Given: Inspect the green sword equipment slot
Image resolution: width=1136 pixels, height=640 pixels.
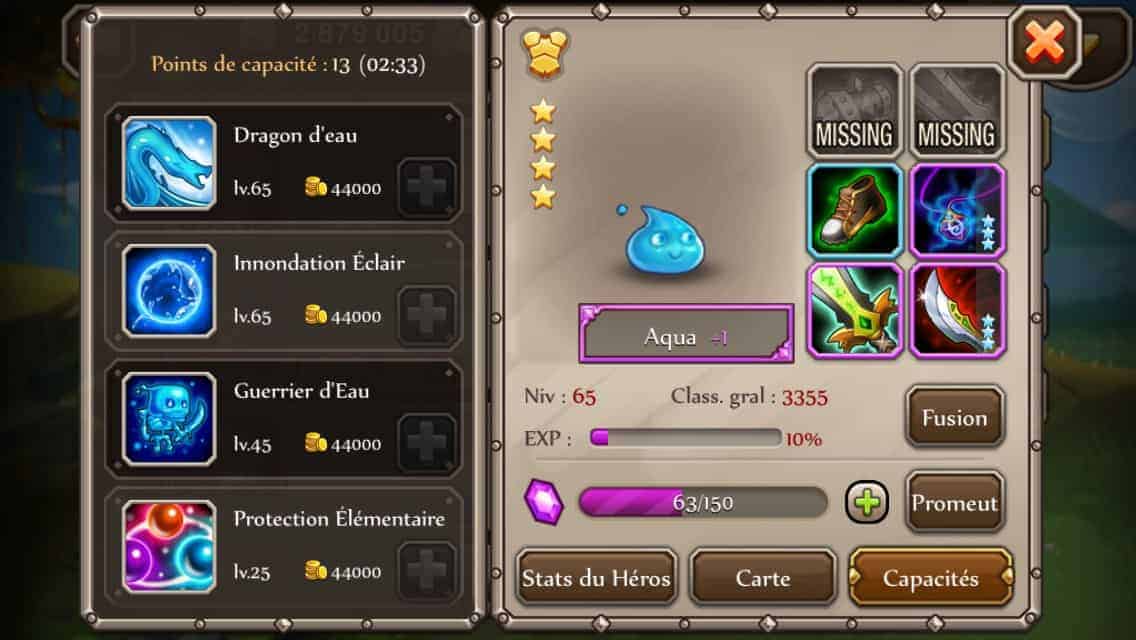Looking at the screenshot, I should click(x=855, y=310).
